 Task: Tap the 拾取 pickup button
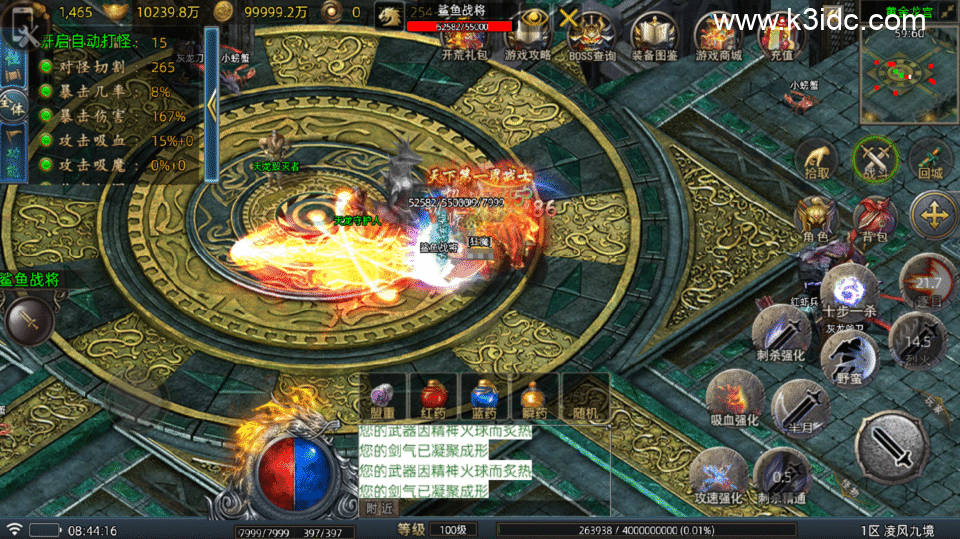pos(818,160)
